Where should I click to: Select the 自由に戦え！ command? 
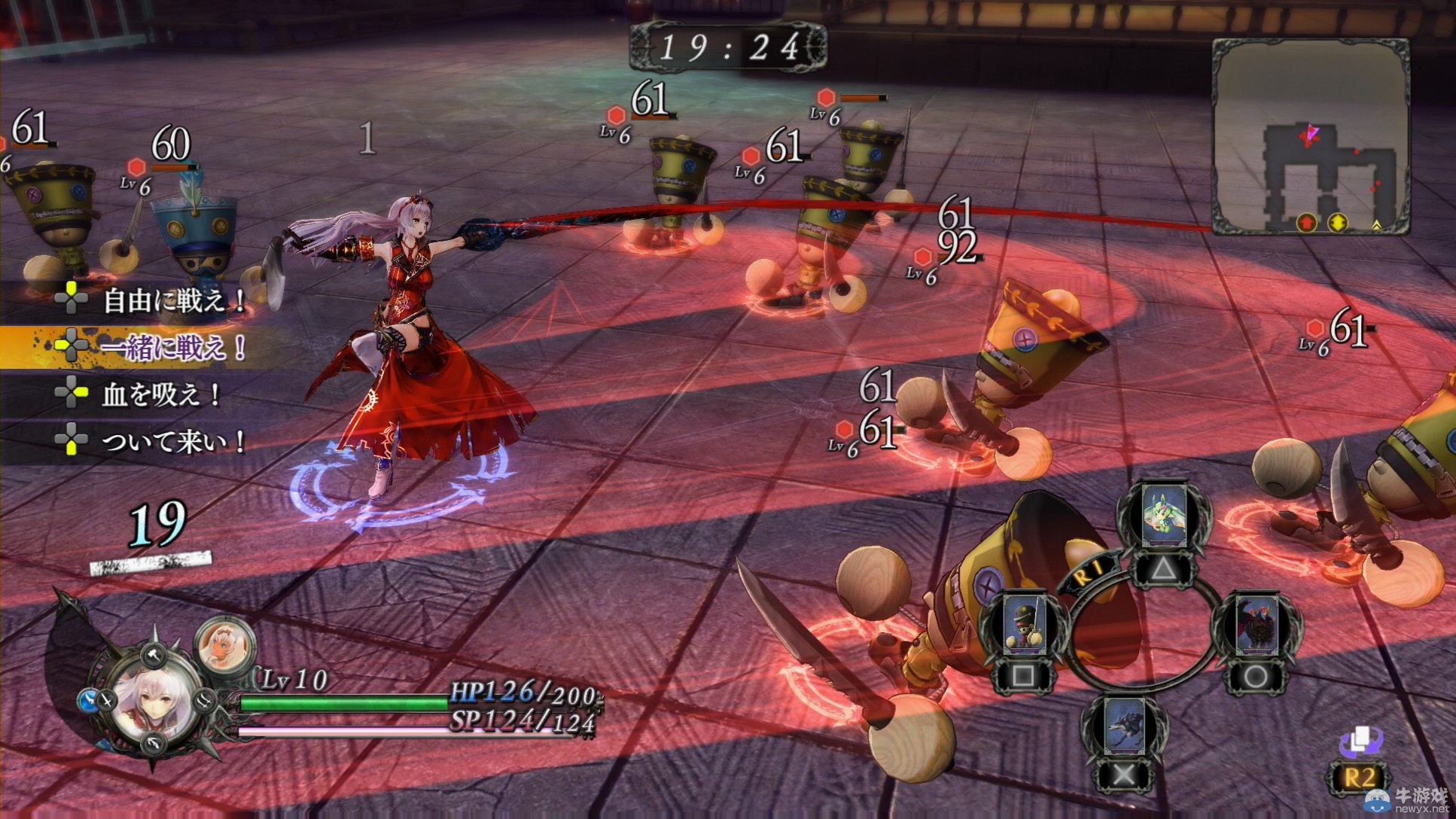click(x=173, y=300)
